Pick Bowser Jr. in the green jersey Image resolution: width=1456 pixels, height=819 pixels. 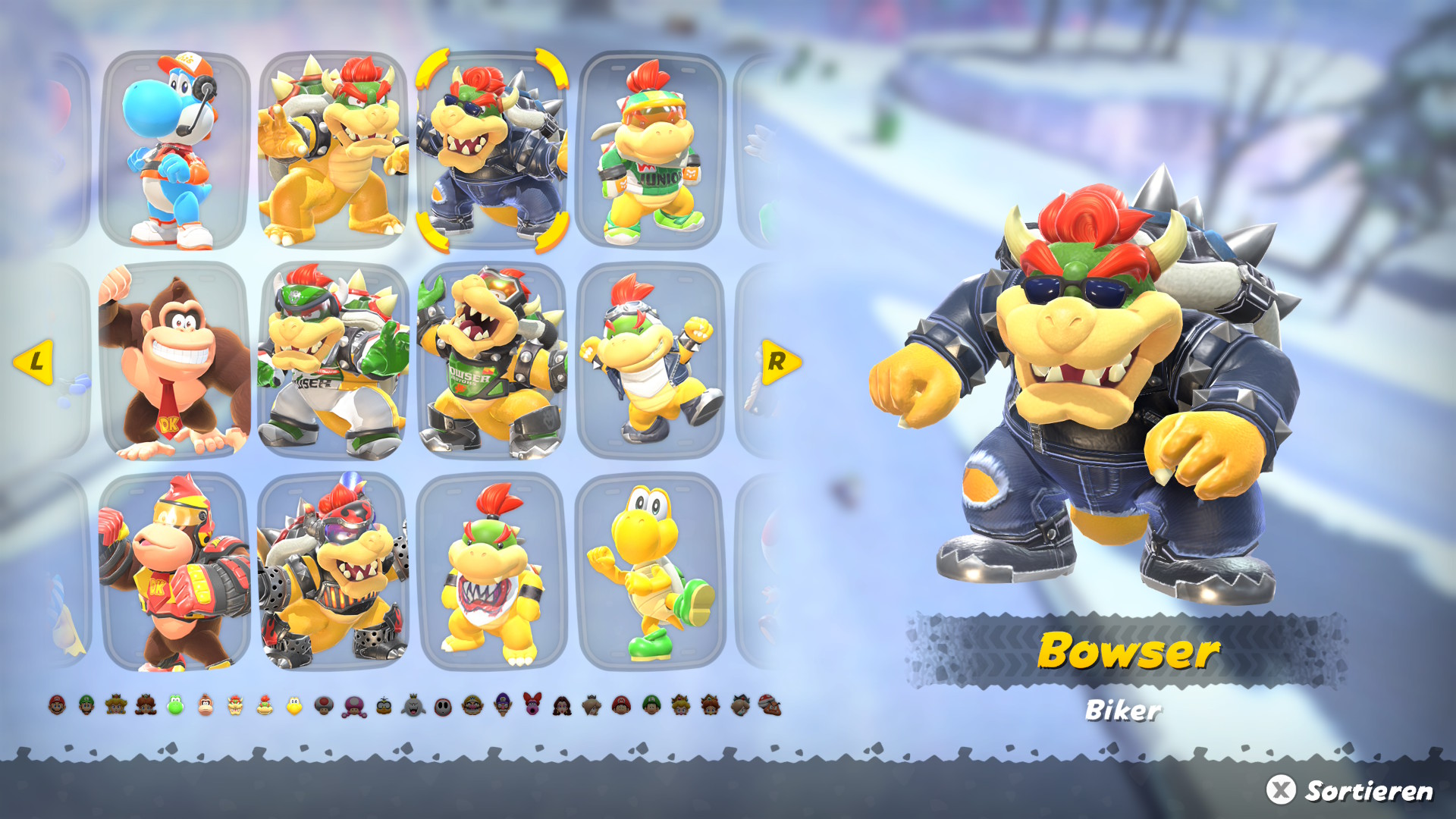pos(651,150)
